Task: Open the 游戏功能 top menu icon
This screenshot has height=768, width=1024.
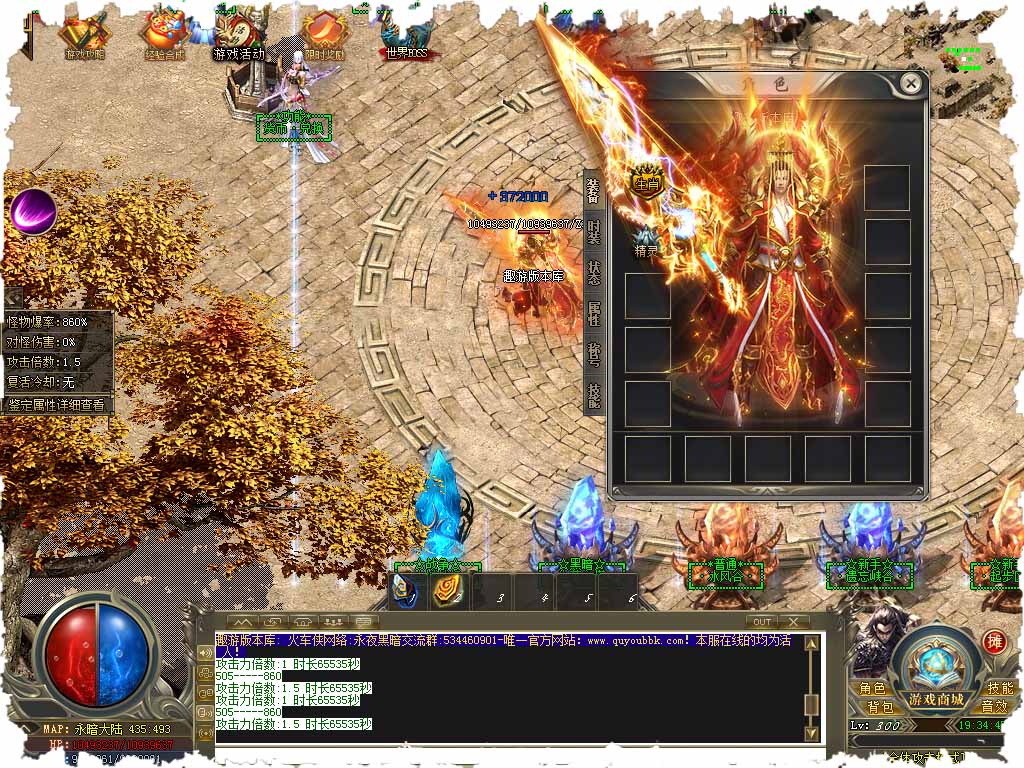Action: 85,36
